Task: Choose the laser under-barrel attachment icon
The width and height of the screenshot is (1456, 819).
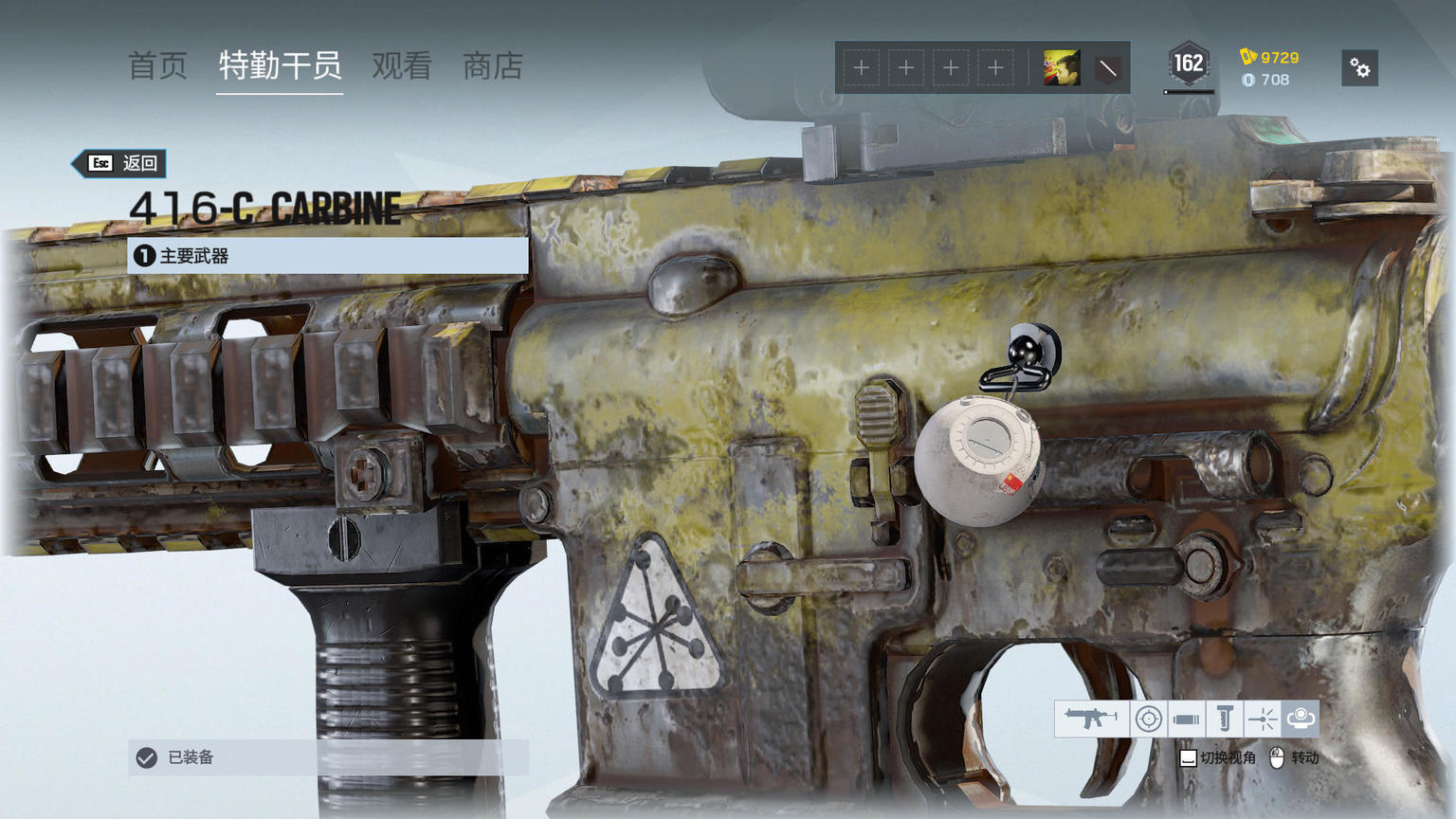Action: coord(1262,719)
